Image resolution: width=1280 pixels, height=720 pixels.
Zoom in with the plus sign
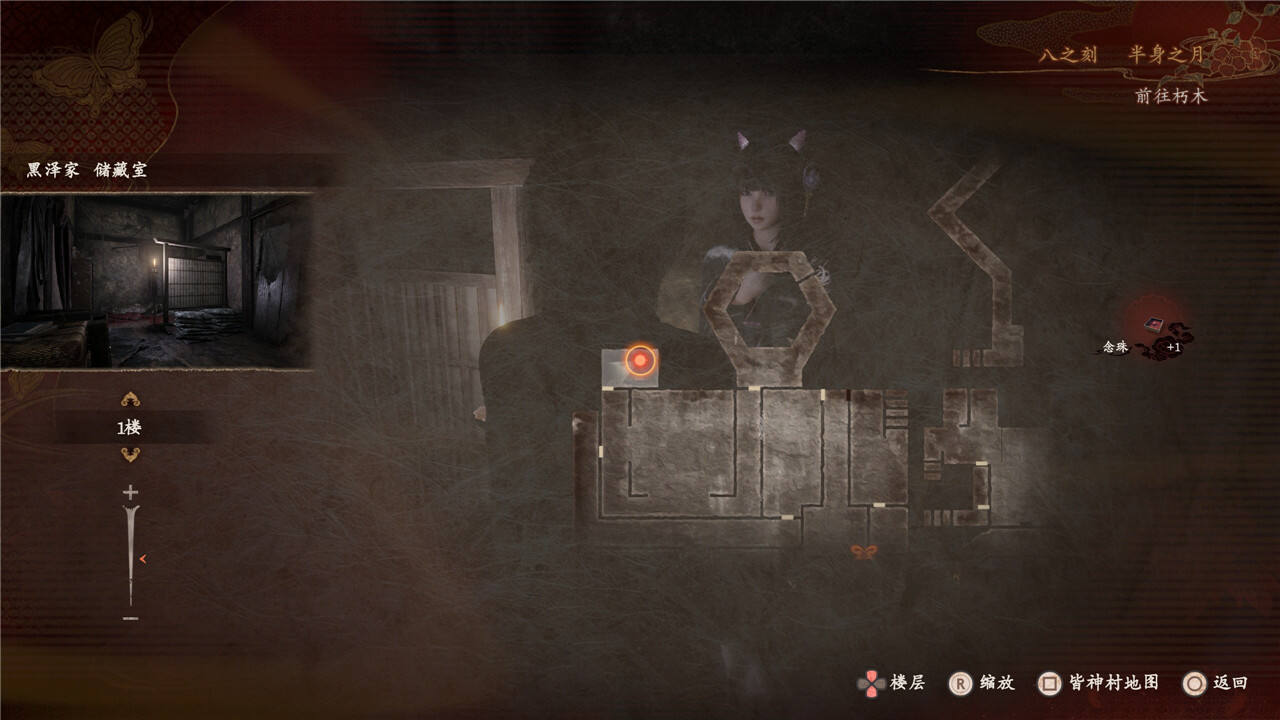point(130,492)
